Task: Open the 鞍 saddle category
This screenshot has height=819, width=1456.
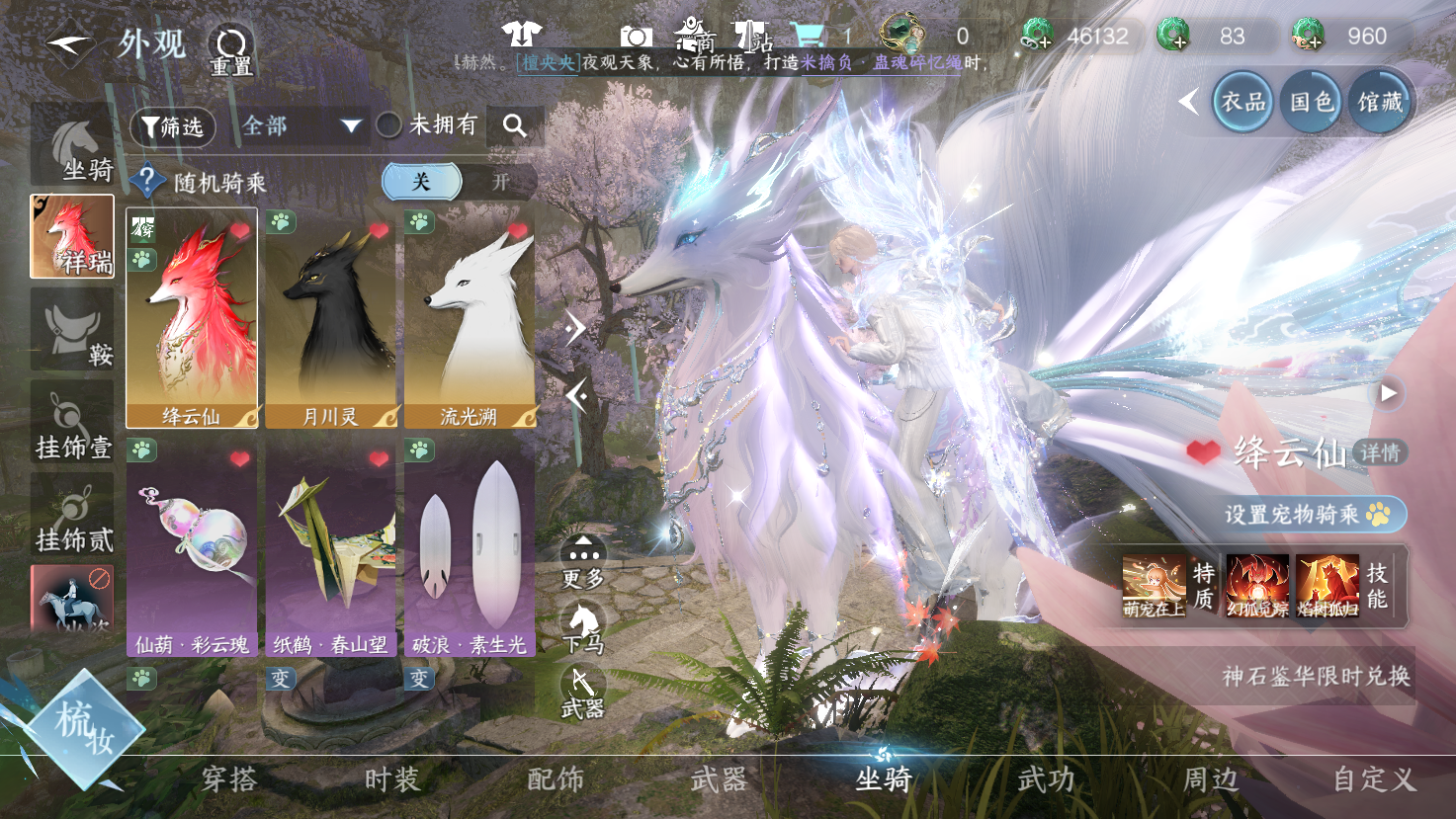Action: [72, 331]
